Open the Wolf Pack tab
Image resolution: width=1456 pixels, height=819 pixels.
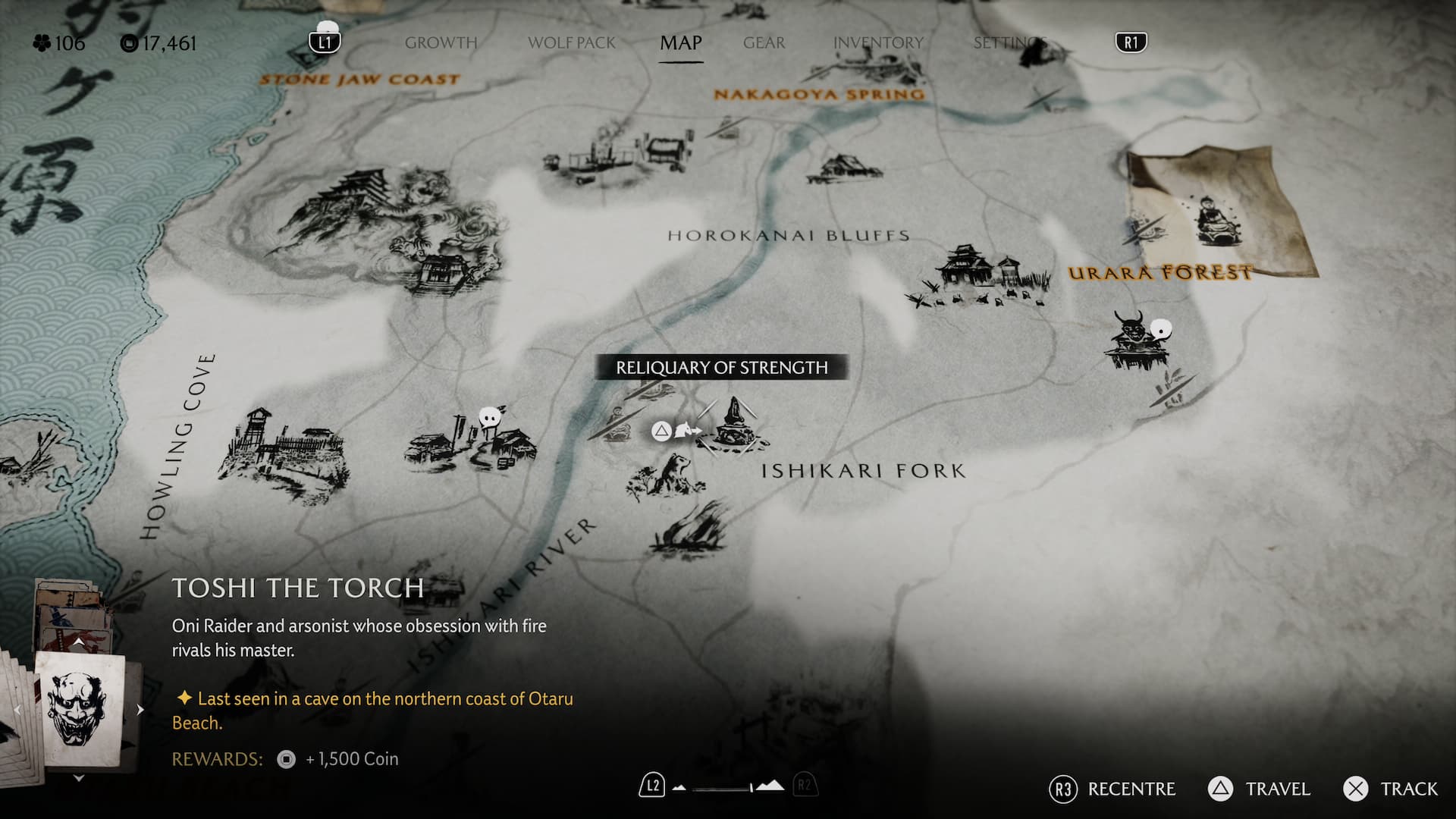(572, 43)
